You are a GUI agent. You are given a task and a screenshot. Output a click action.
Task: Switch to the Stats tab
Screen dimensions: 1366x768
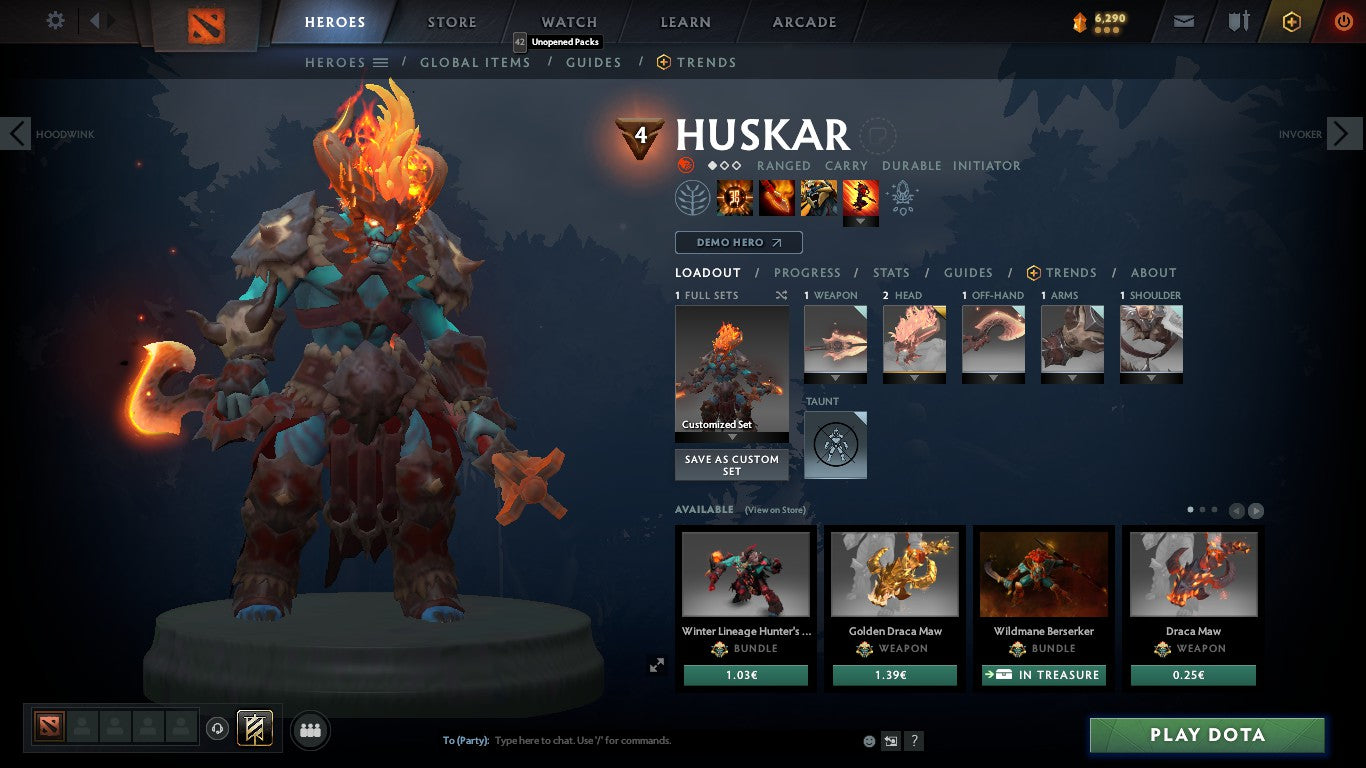click(889, 272)
